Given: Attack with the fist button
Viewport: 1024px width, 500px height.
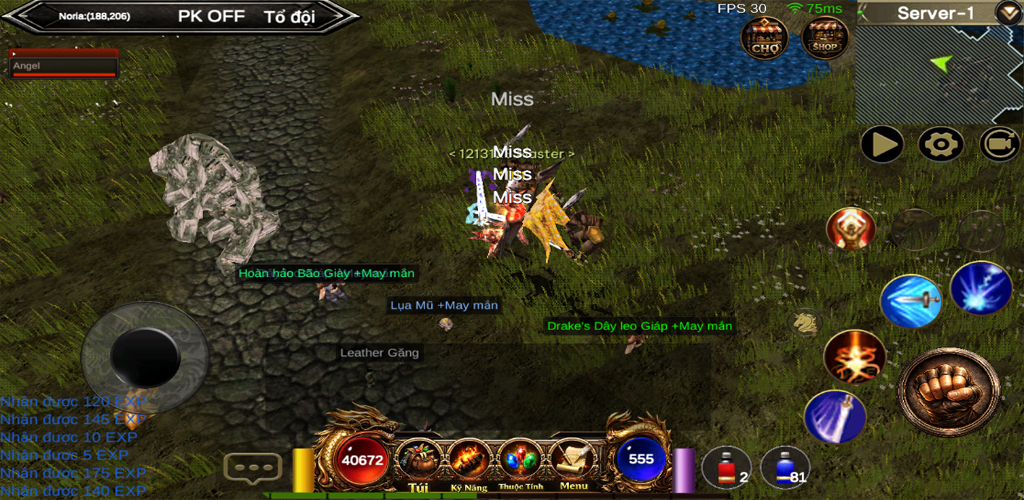Looking at the screenshot, I should pyautogui.click(x=948, y=392).
